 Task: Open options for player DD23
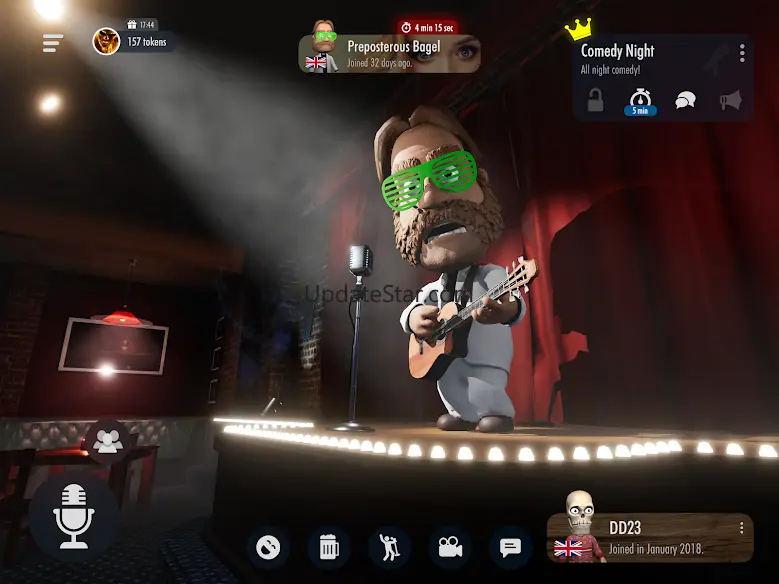742,528
